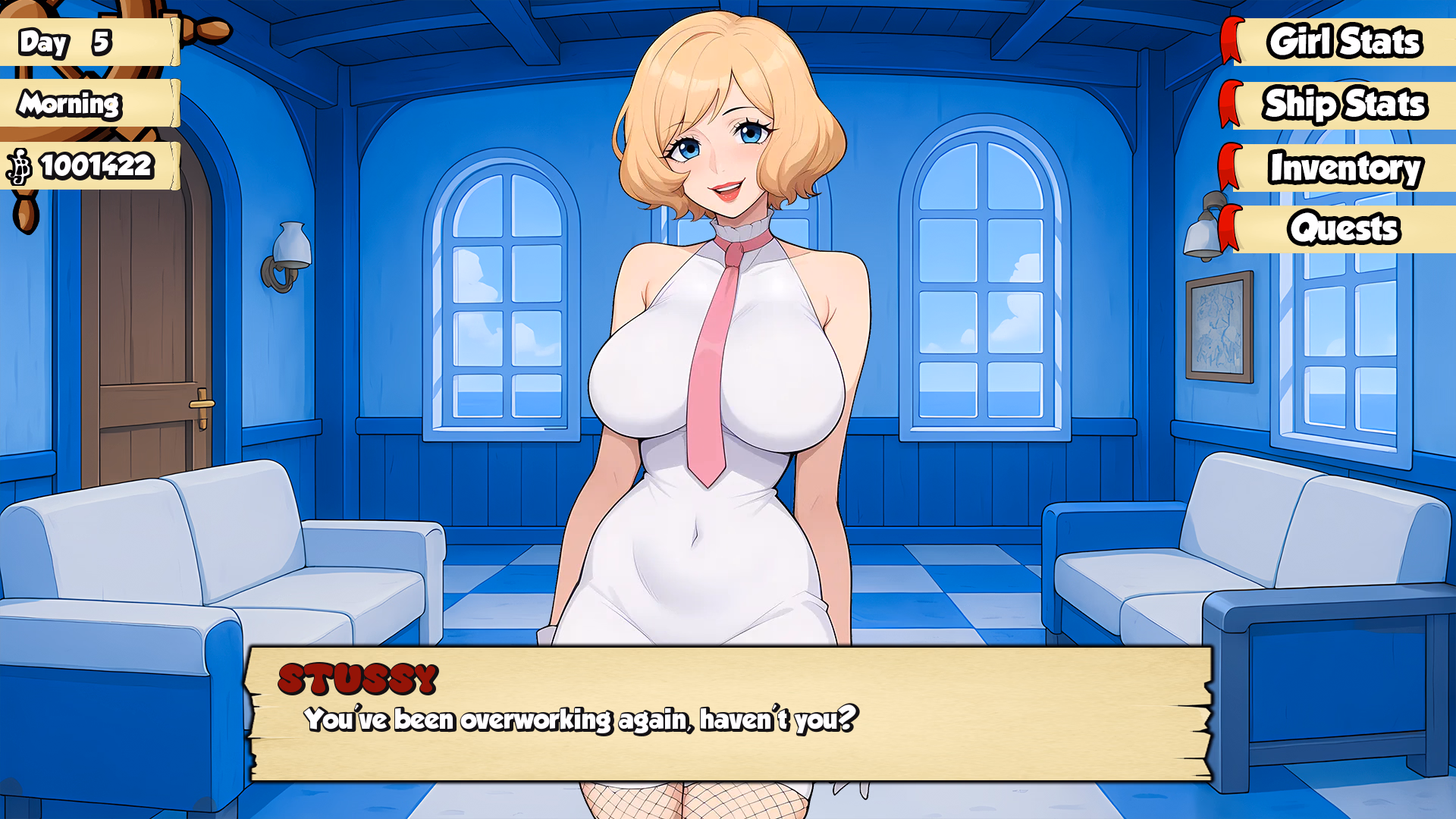The height and width of the screenshot is (819, 1456).
Task: Open the Girl Stats menu
Action: tap(1343, 42)
